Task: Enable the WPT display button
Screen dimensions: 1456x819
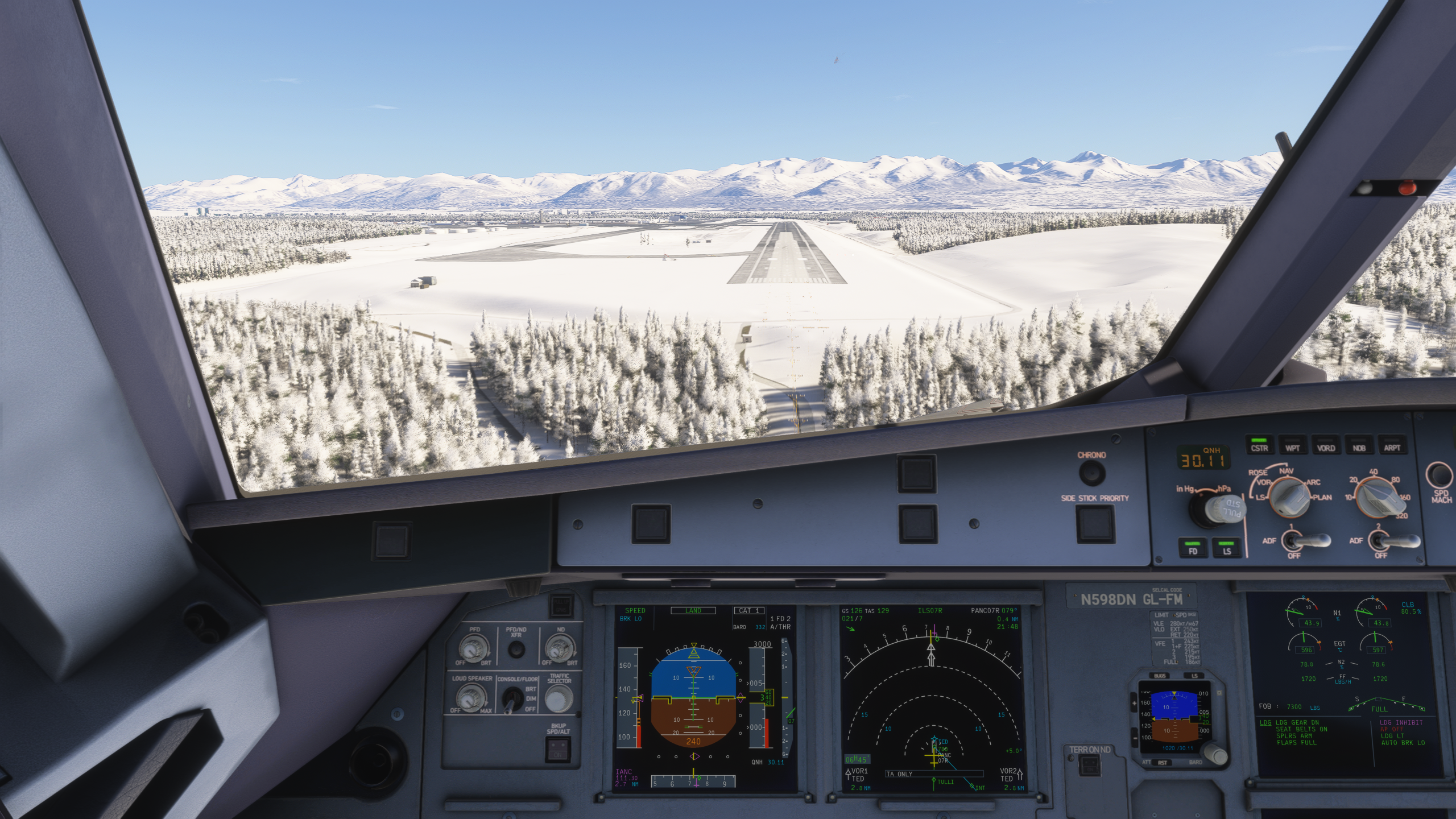Action: (1292, 445)
